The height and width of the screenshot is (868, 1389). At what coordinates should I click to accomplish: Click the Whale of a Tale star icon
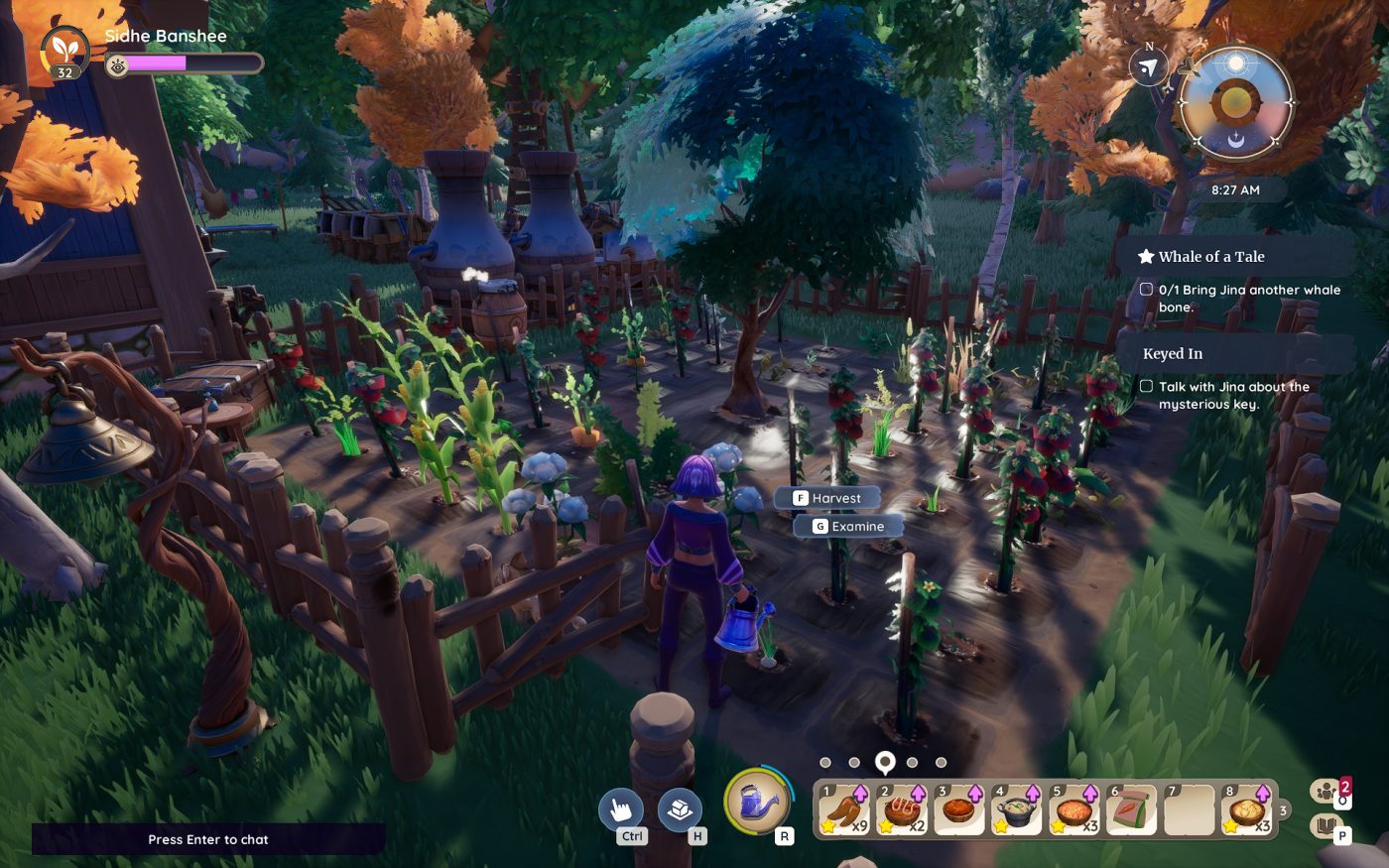coord(1146,256)
